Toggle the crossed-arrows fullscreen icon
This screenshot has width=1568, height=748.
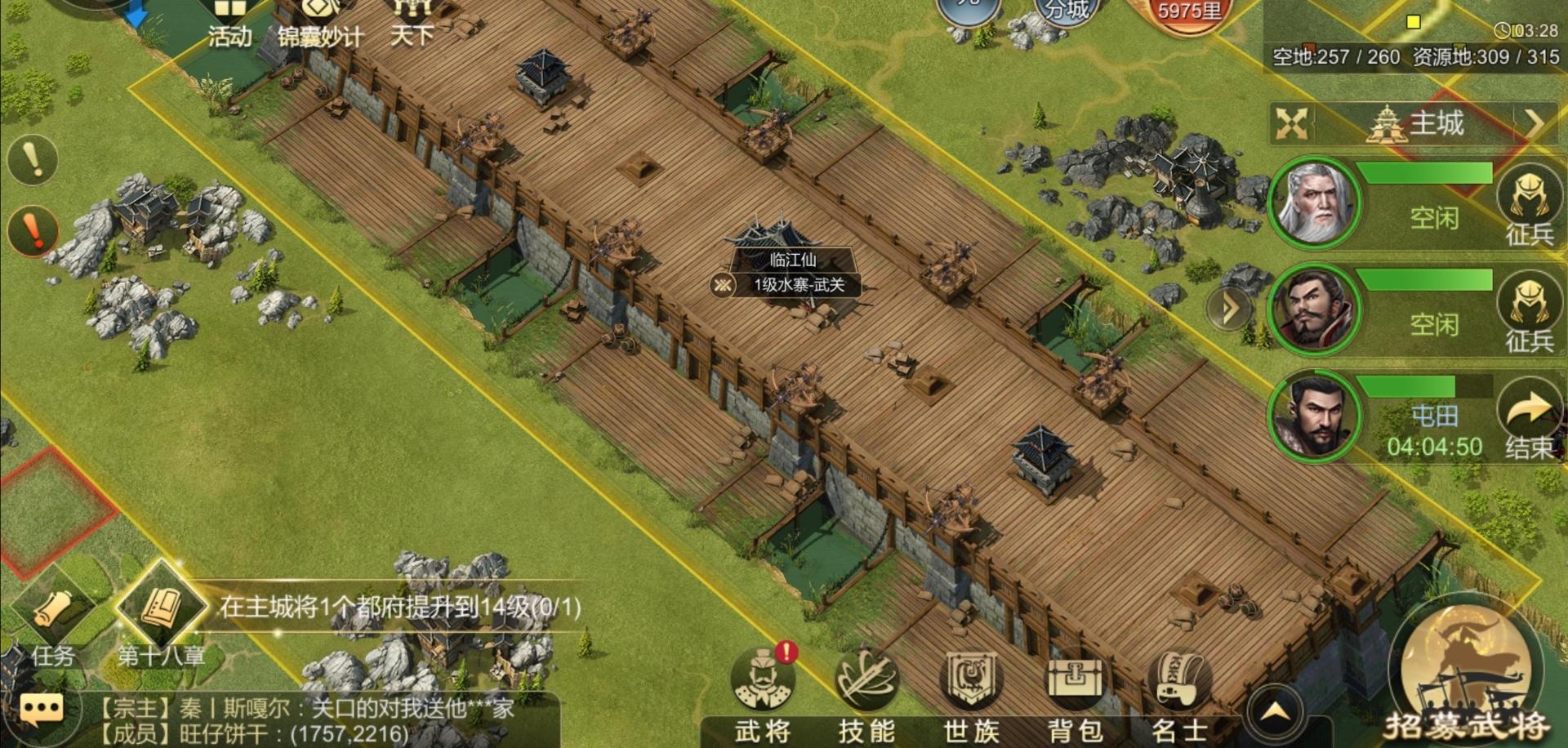coord(1291,124)
